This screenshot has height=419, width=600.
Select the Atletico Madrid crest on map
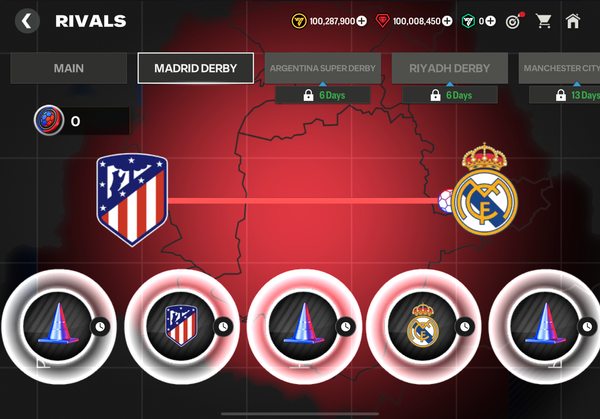131,201
